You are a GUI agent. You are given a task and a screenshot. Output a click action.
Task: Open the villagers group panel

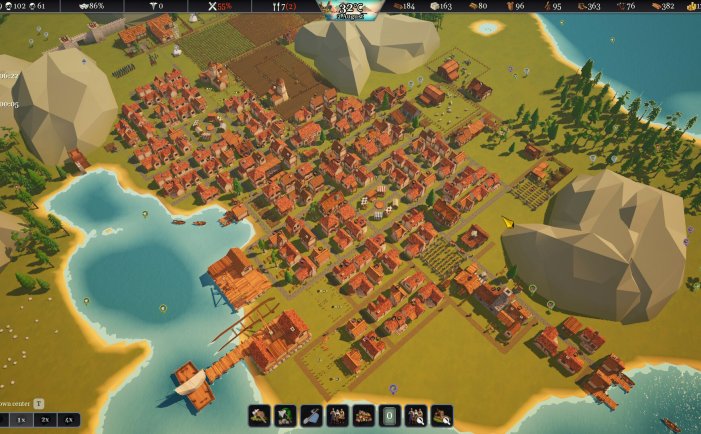(x=337, y=415)
